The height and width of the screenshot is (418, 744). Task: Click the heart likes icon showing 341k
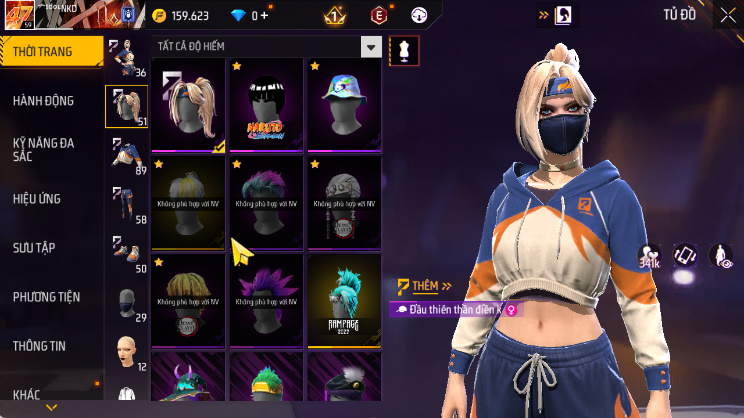pyautogui.click(x=650, y=256)
